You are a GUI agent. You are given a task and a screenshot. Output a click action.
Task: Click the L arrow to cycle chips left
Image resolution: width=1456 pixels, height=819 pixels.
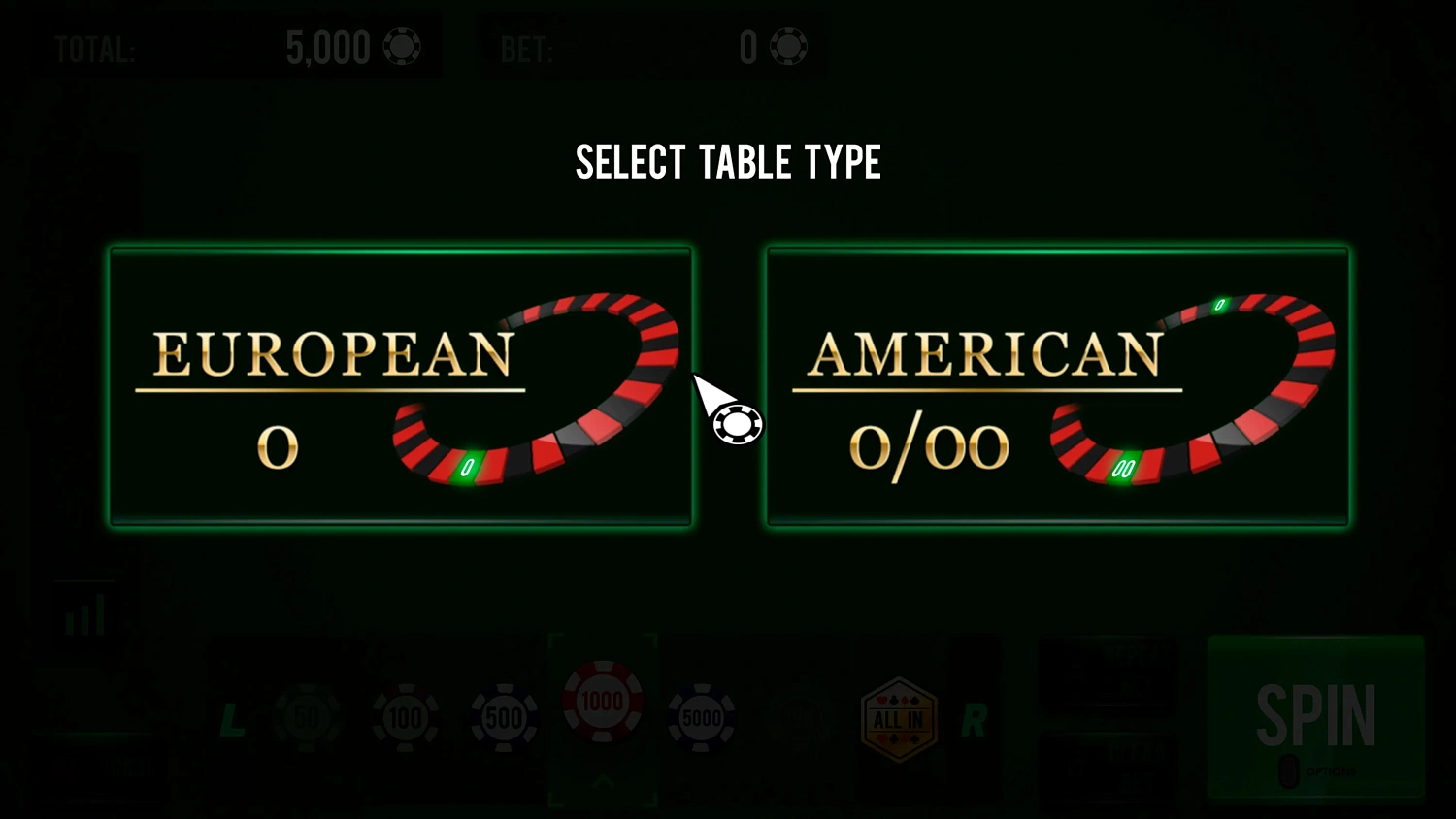pyautogui.click(x=232, y=721)
